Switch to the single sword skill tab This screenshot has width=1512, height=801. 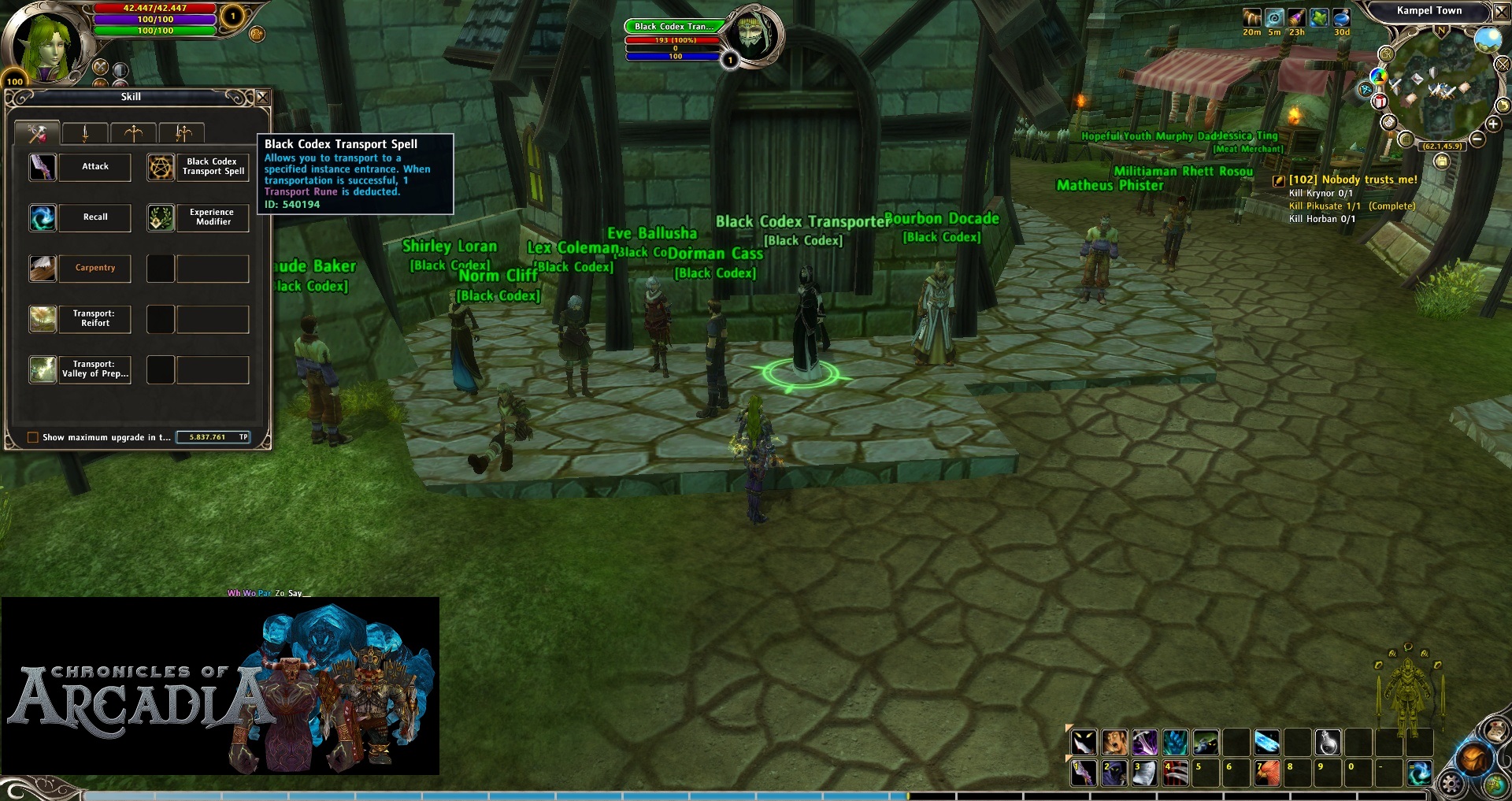(x=85, y=133)
